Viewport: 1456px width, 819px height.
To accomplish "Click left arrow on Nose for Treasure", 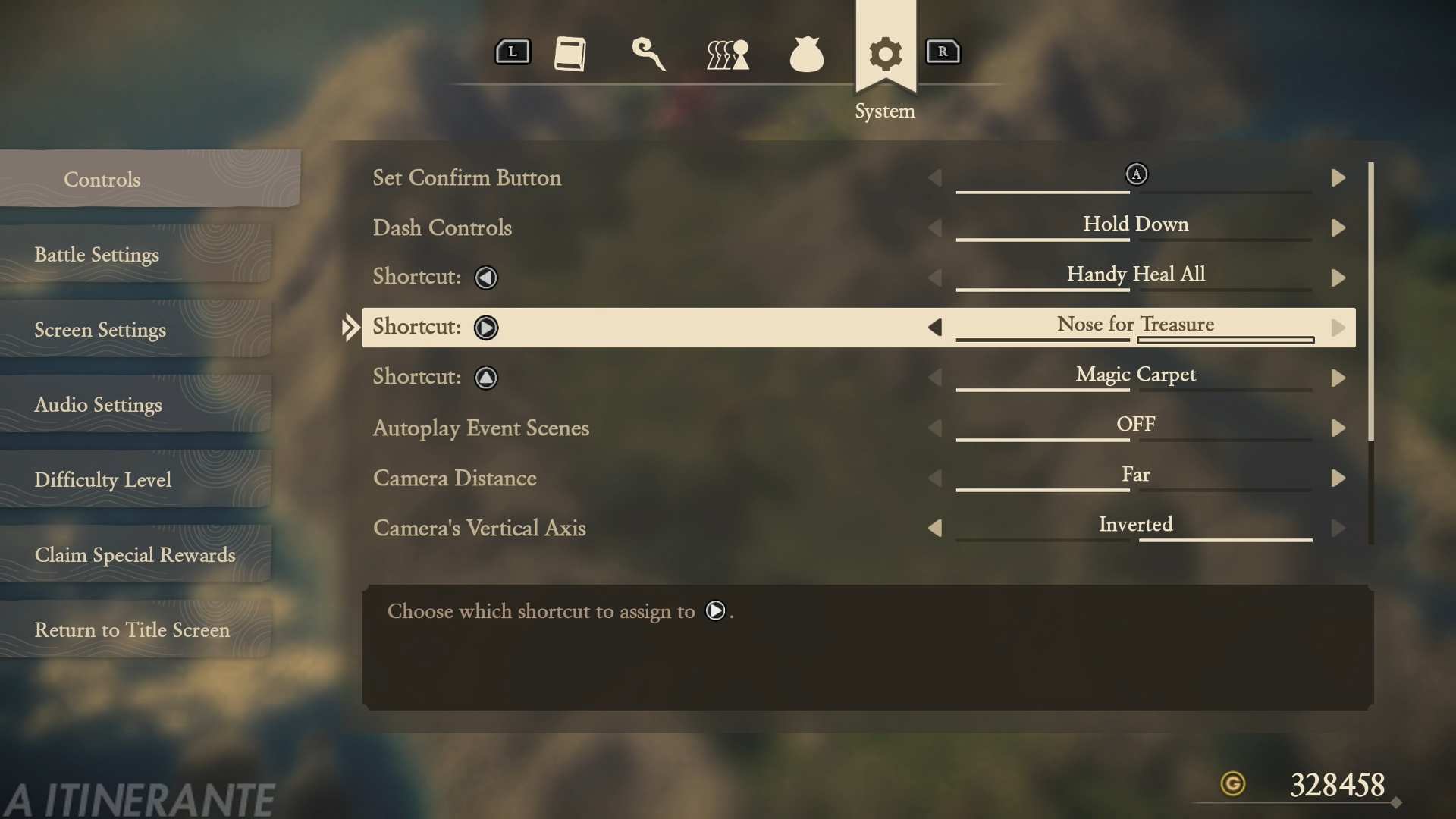I will click(x=935, y=328).
